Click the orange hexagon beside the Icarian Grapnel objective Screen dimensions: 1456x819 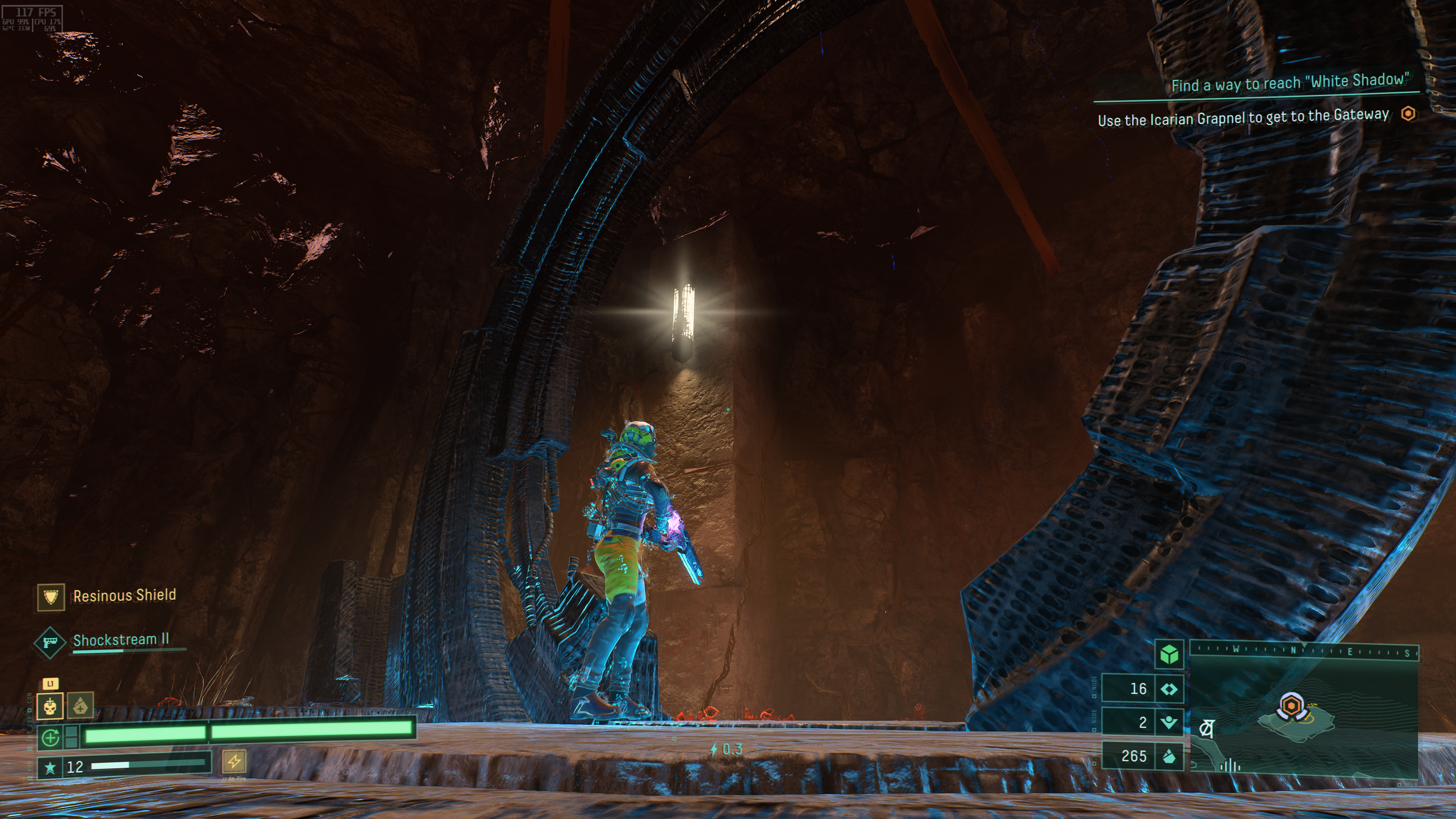pyautogui.click(x=1409, y=114)
